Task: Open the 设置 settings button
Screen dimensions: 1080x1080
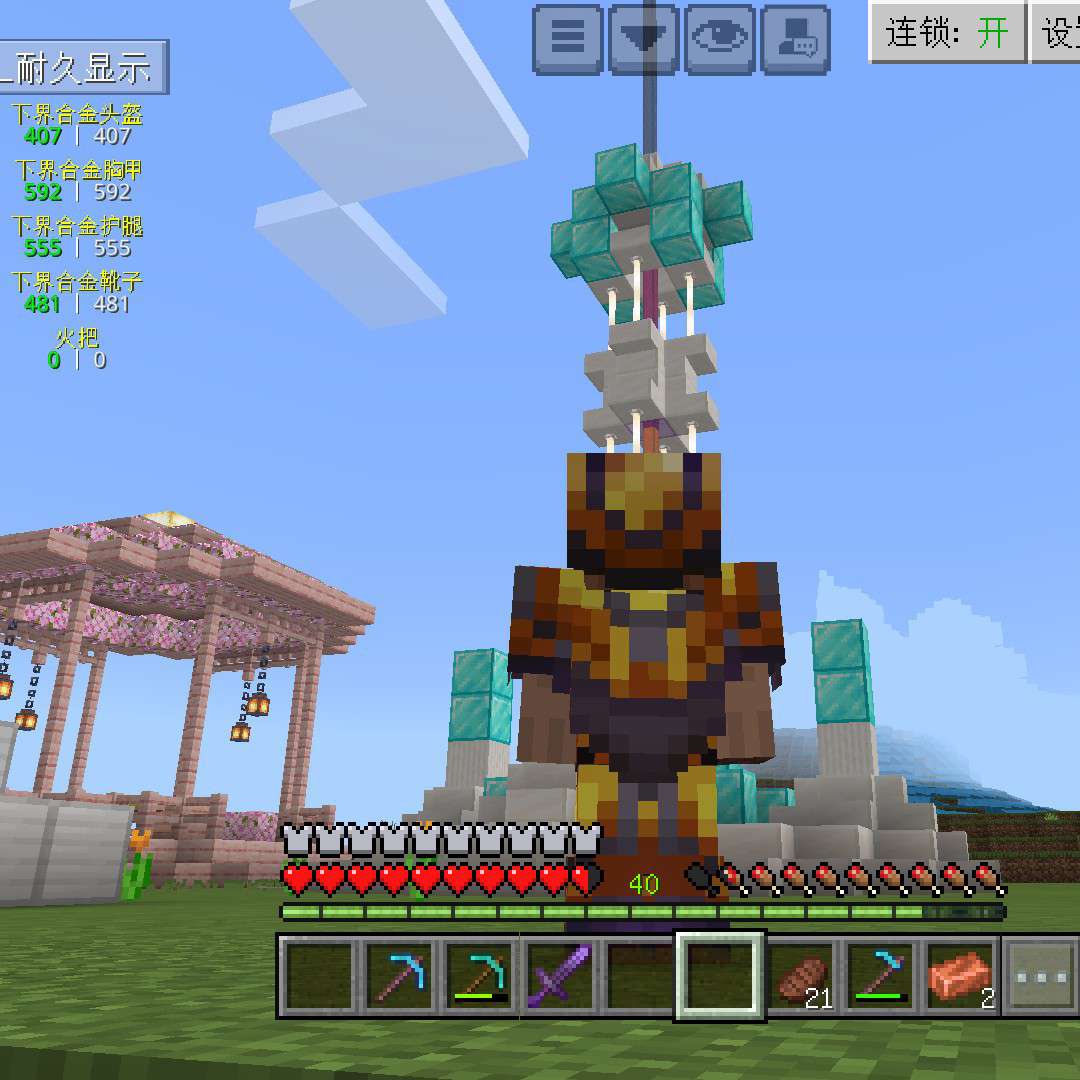Action: 1058,32
